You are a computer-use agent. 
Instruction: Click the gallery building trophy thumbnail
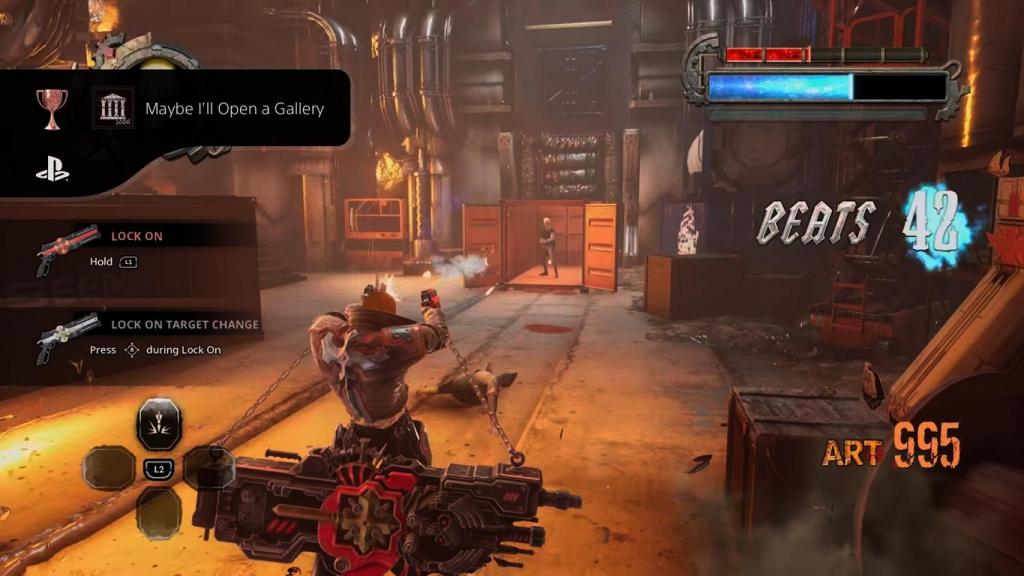[x=112, y=107]
